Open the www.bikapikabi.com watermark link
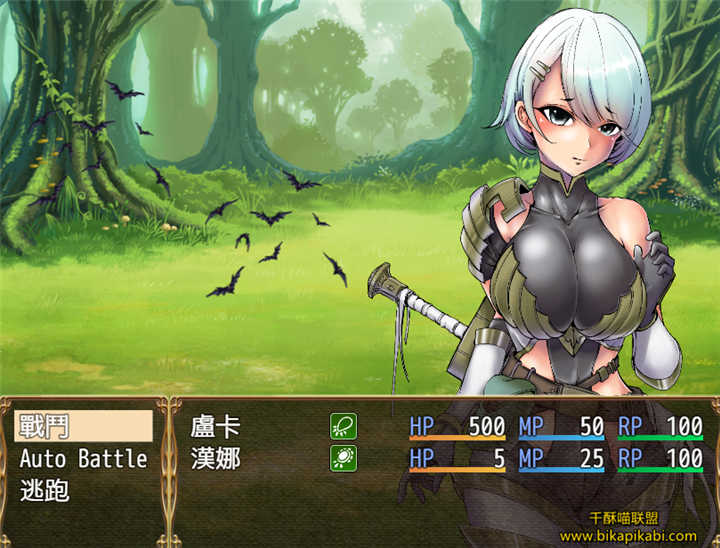 coord(627,536)
